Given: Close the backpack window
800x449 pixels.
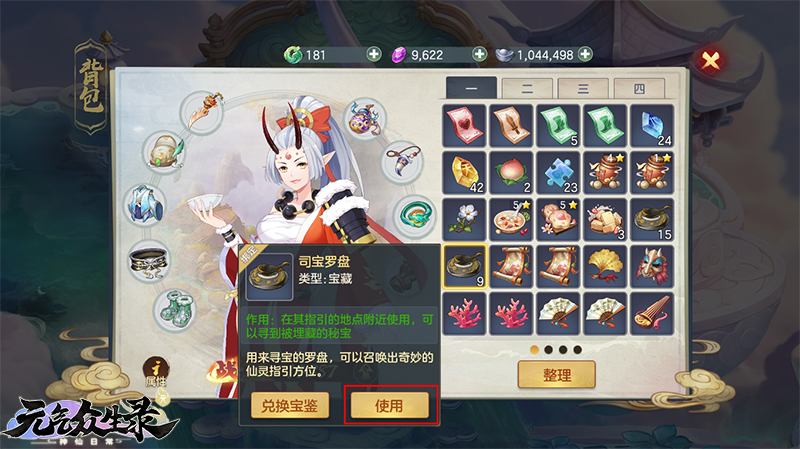Looking at the screenshot, I should (711, 60).
